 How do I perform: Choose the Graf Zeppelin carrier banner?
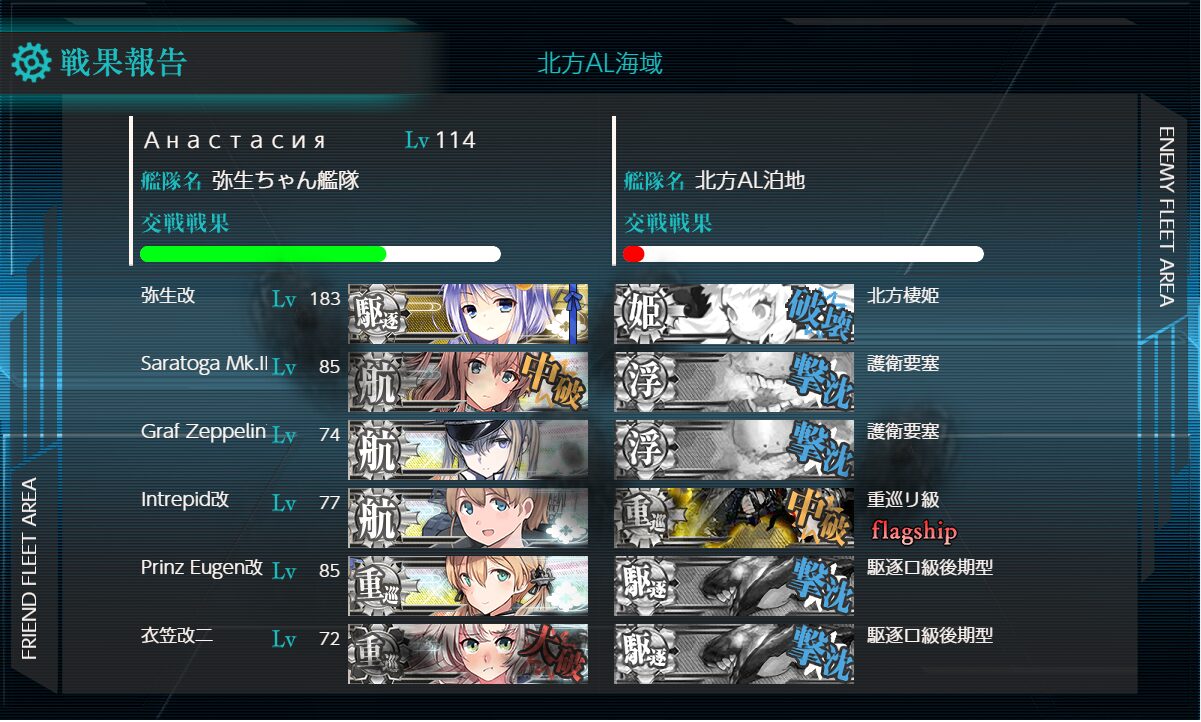coord(468,450)
